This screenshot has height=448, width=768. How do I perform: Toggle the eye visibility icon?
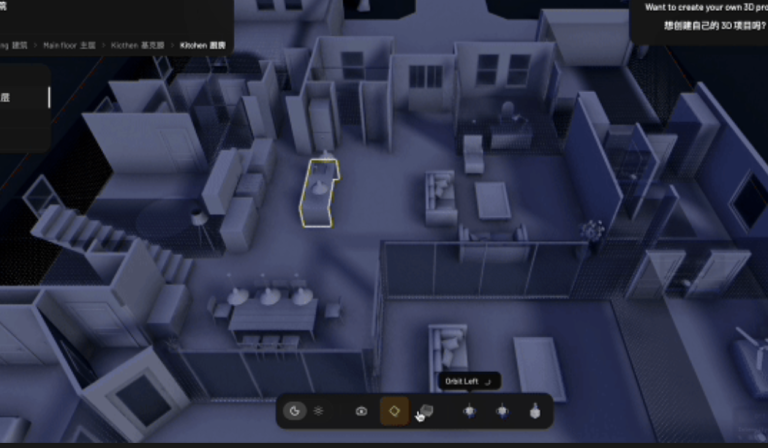click(x=361, y=410)
